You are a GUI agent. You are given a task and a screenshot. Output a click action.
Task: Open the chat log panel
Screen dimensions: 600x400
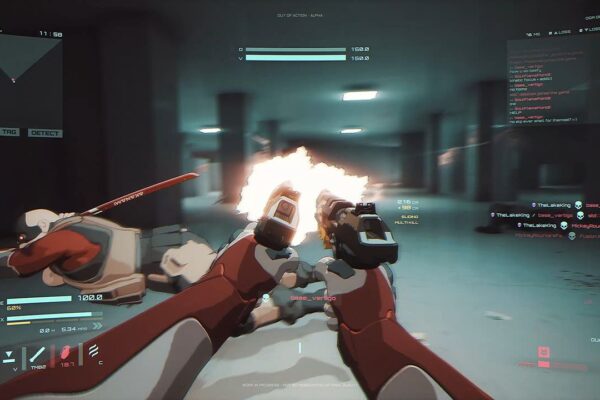point(552,90)
